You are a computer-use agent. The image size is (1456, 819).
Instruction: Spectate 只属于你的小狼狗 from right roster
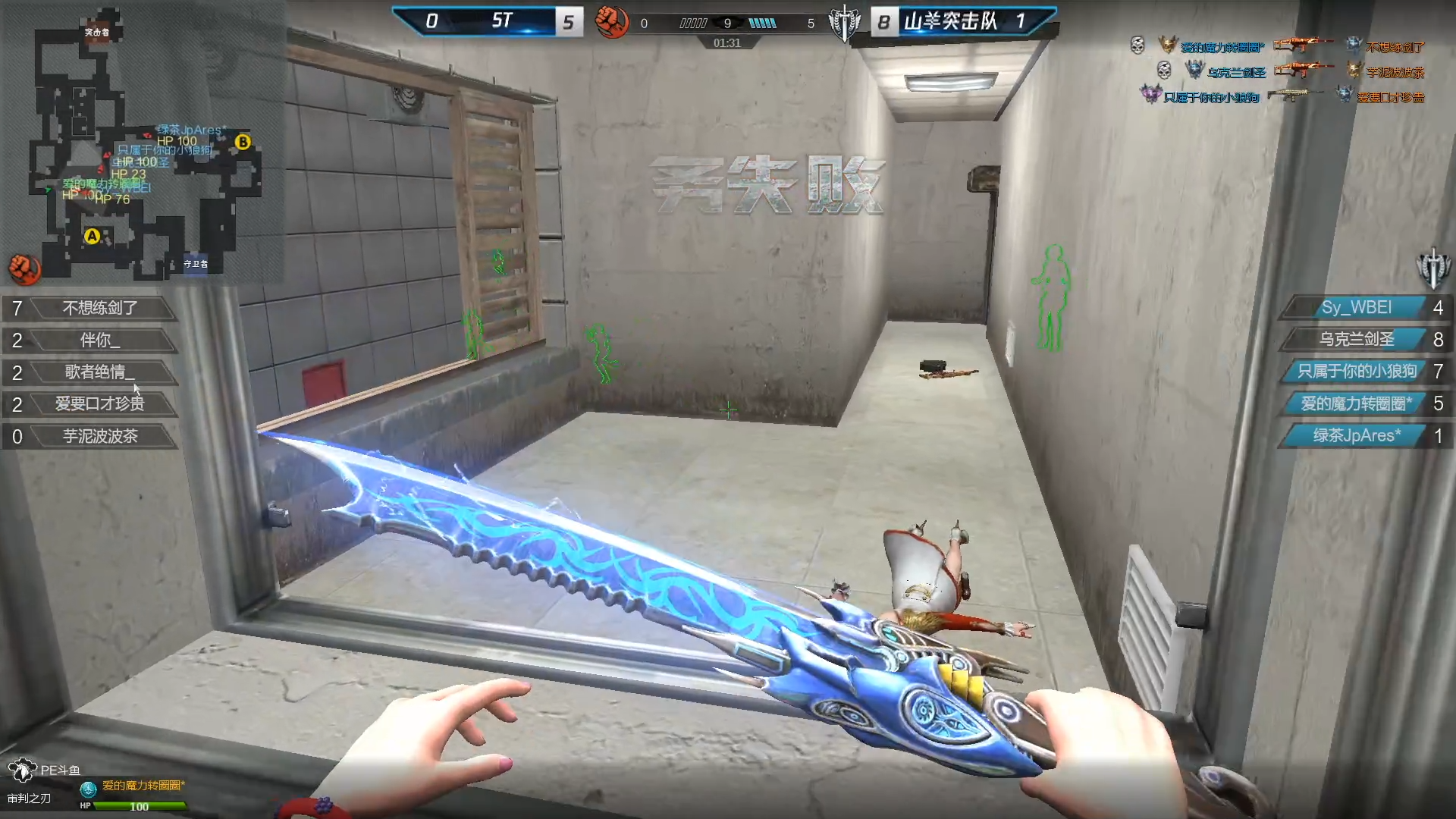coord(1356,372)
